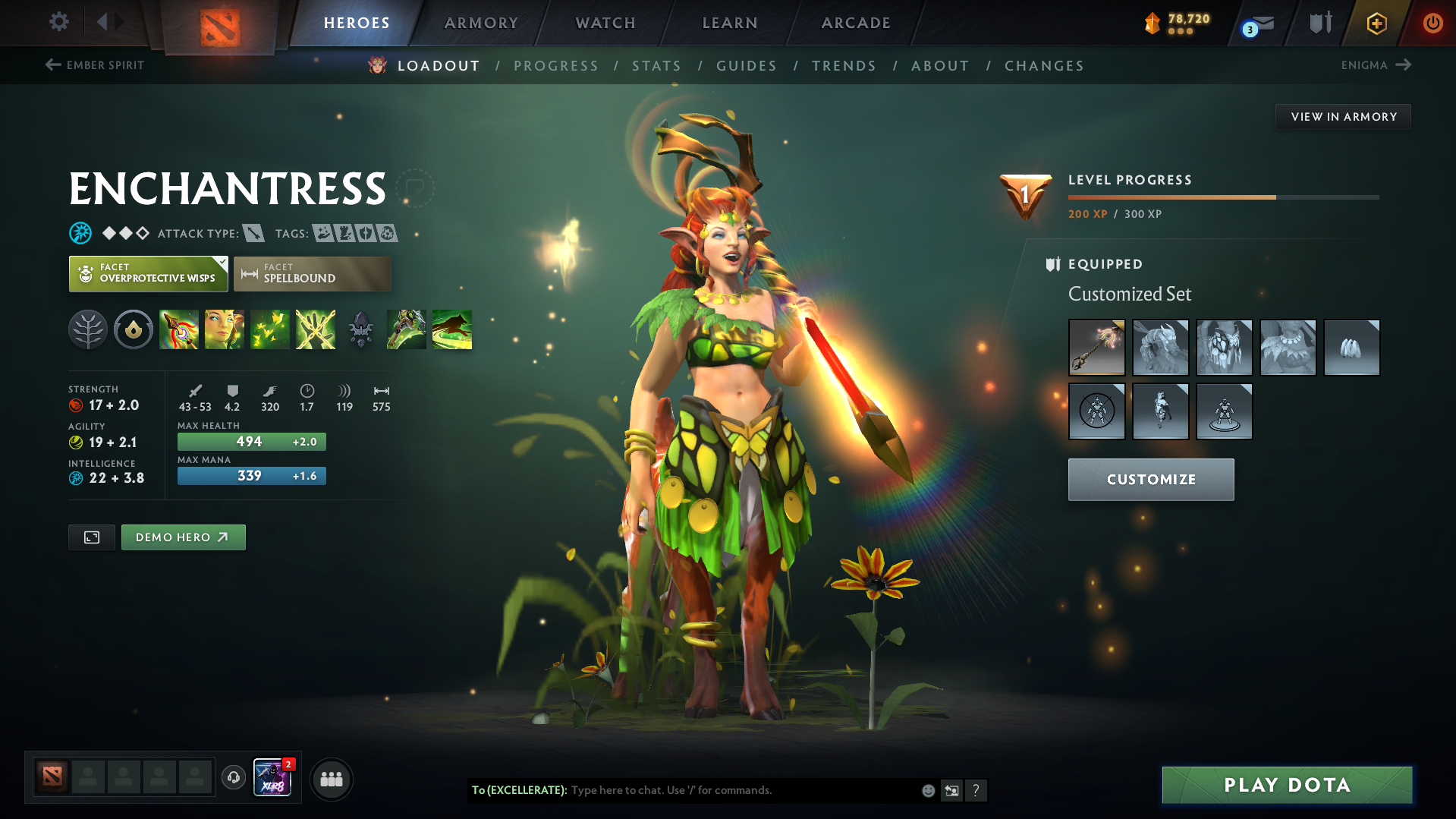Open the emoticon picker in chat

[x=928, y=790]
